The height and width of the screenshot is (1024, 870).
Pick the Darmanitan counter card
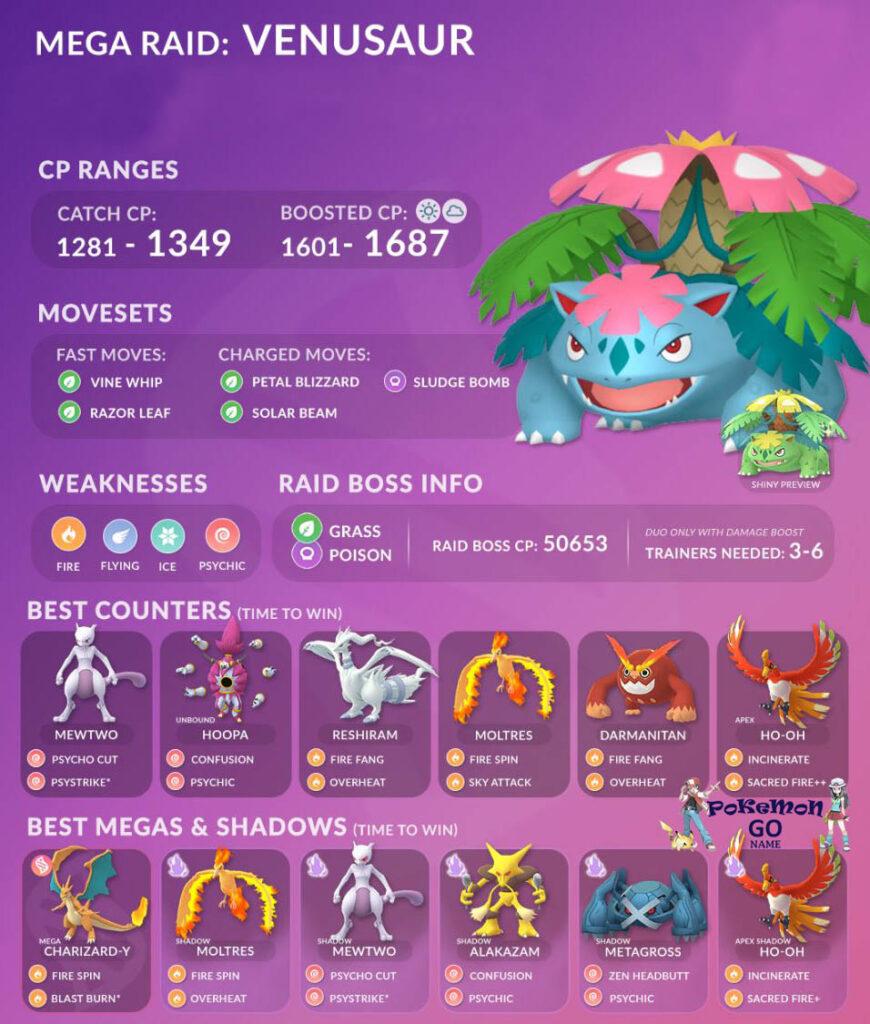(x=643, y=712)
